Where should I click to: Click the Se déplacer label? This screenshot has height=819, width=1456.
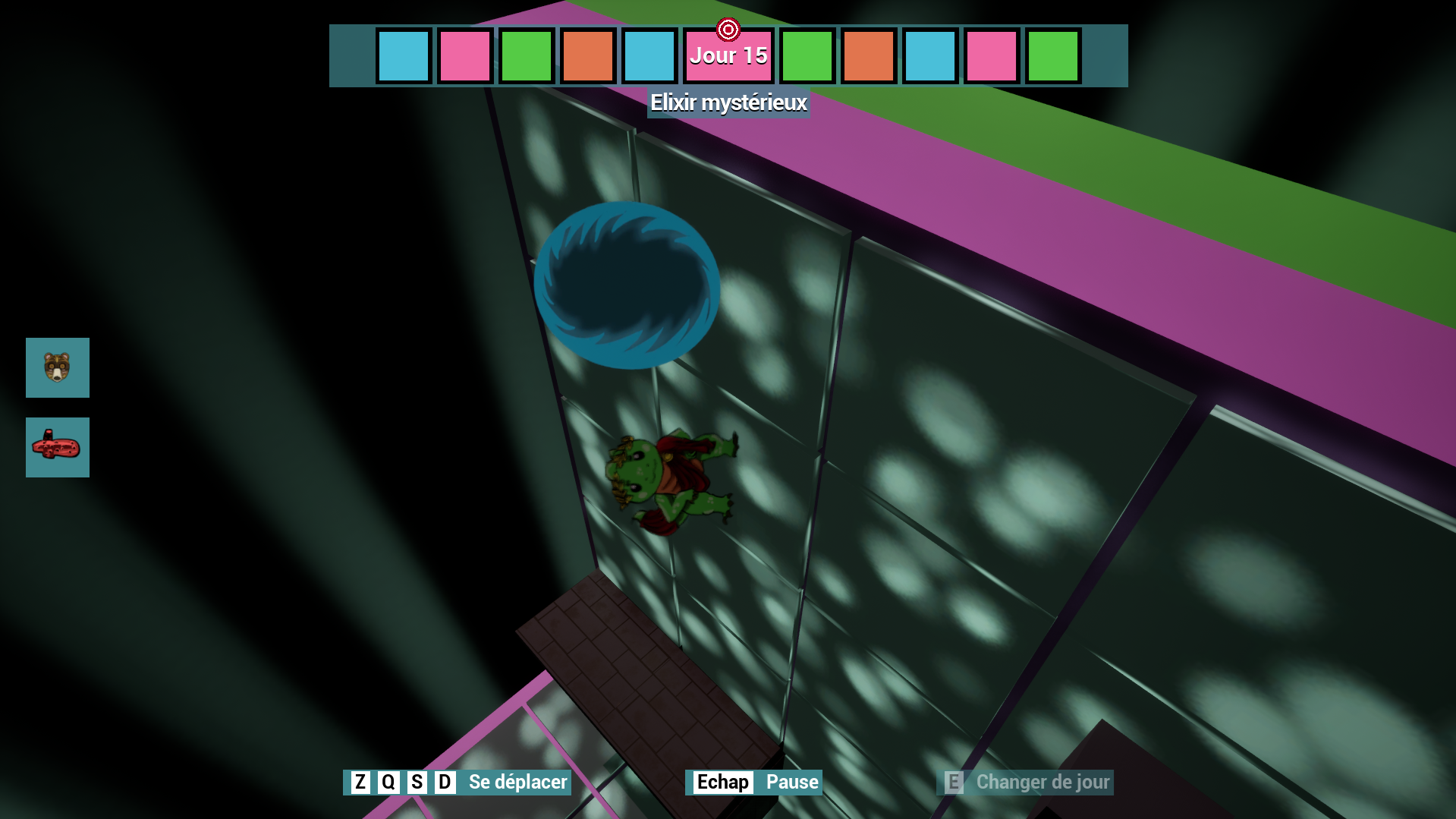click(516, 782)
